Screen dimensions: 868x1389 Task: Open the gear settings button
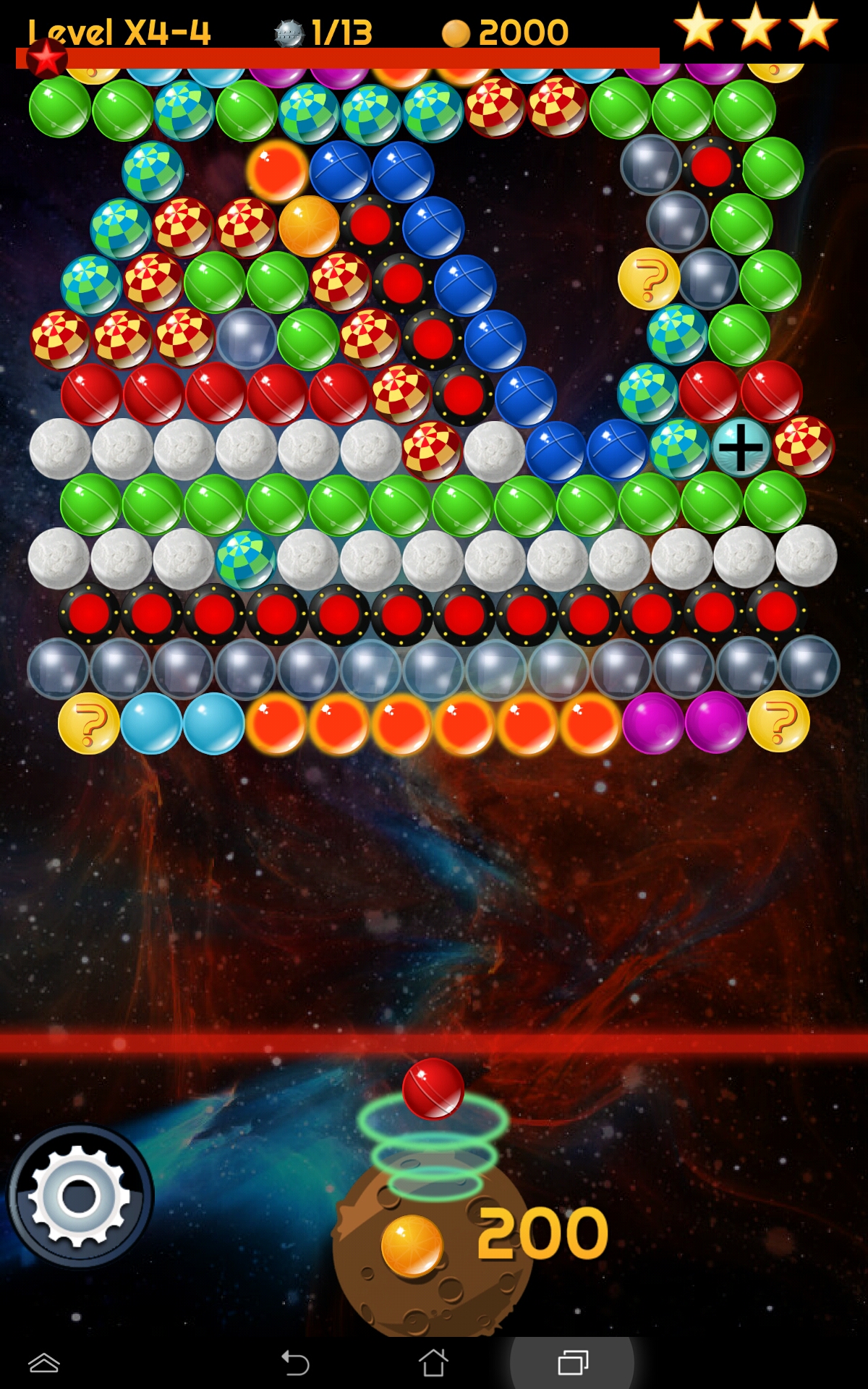[80, 1196]
